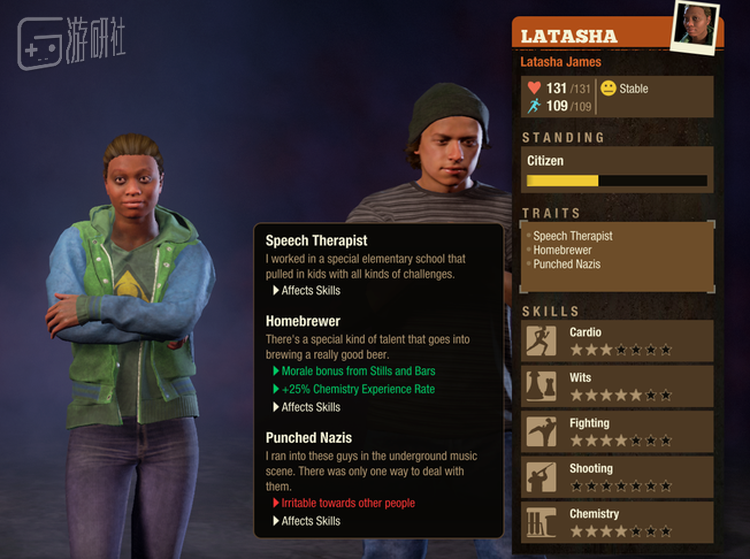Select the Cardio skill row
The height and width of the screenshot is (559, 750).
618,341
